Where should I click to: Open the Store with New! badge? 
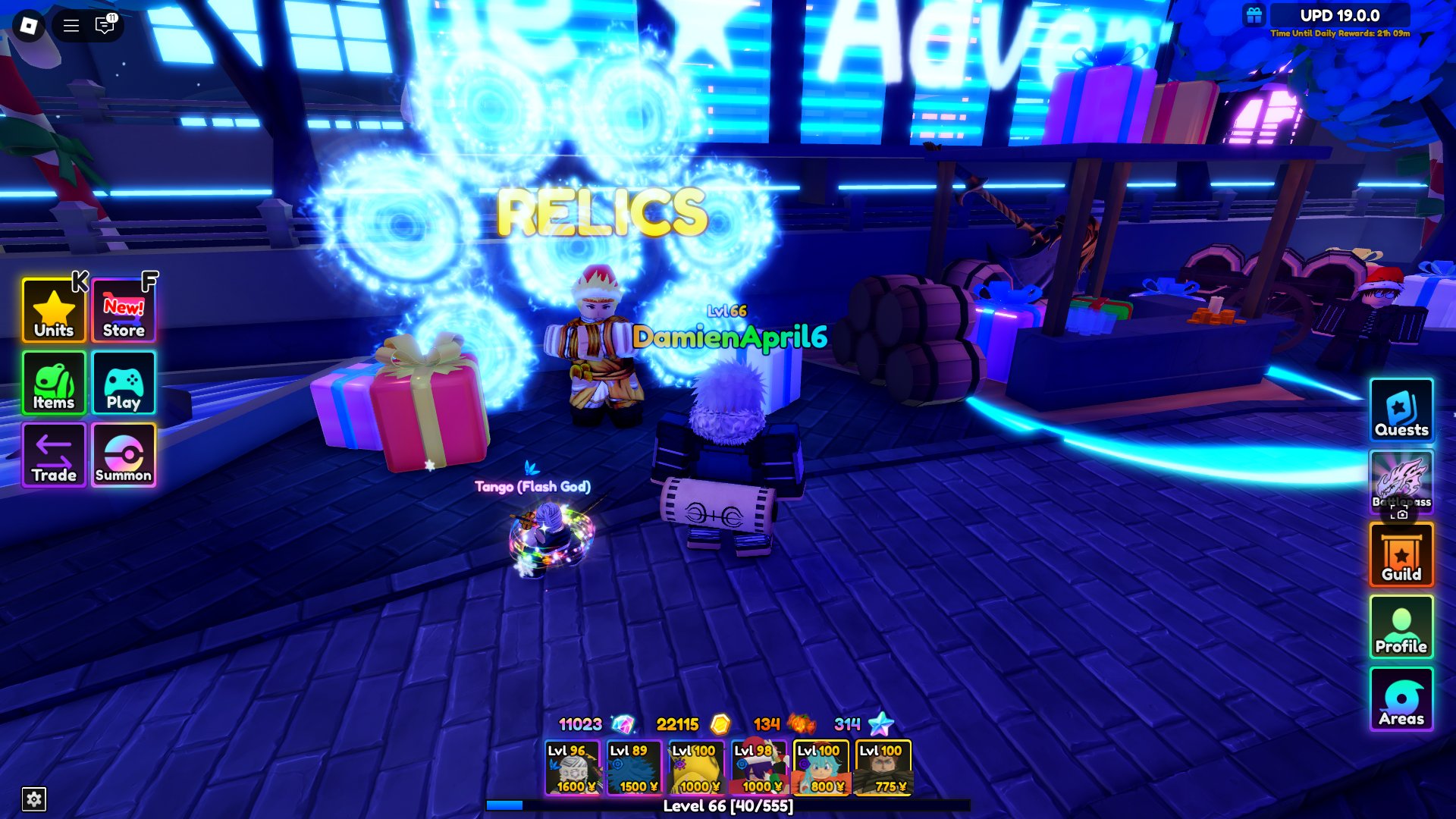(123, 310)
